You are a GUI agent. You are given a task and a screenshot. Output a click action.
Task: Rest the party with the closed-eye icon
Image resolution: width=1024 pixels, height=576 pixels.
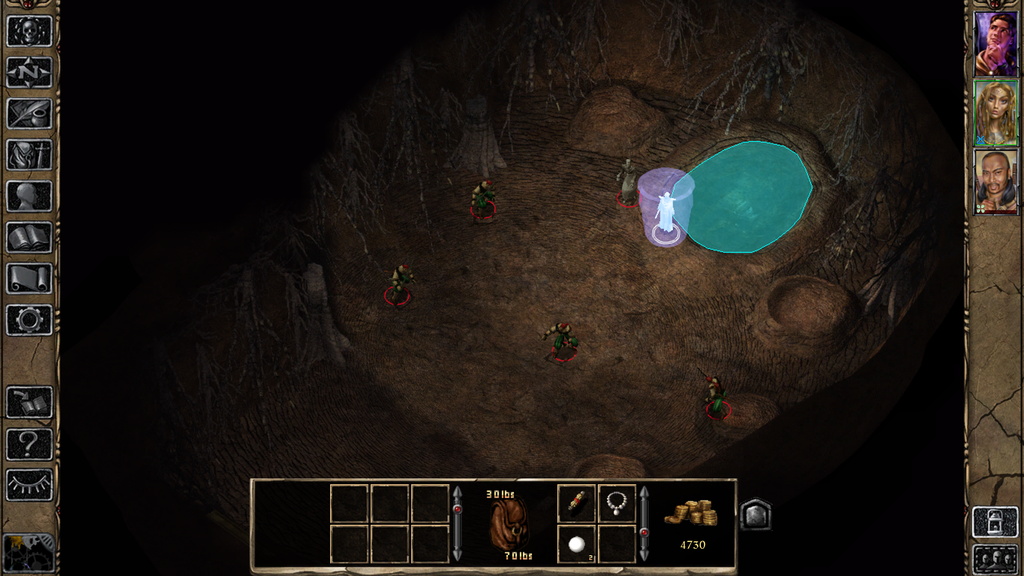click(x=29, y=484)
